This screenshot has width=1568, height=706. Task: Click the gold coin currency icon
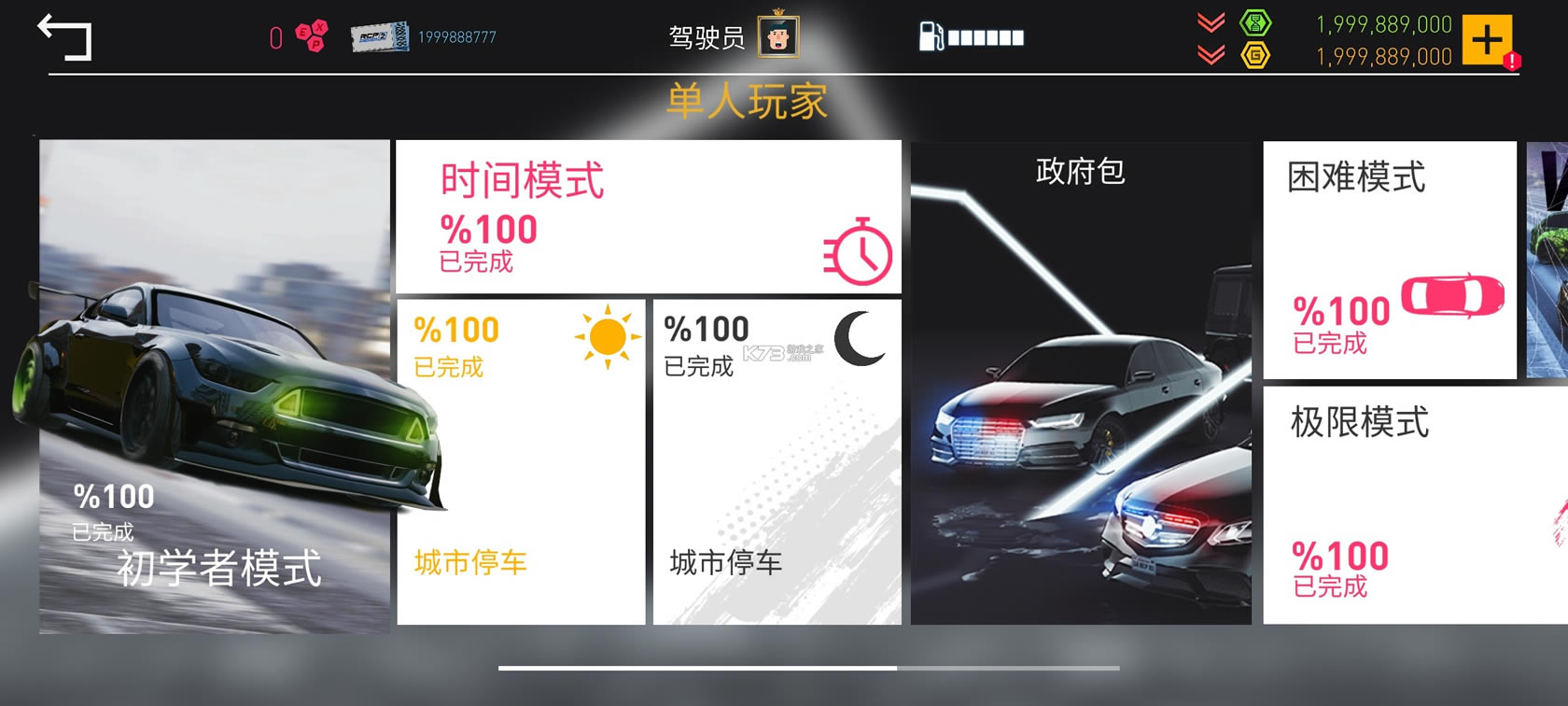[x=1255, y=57]
